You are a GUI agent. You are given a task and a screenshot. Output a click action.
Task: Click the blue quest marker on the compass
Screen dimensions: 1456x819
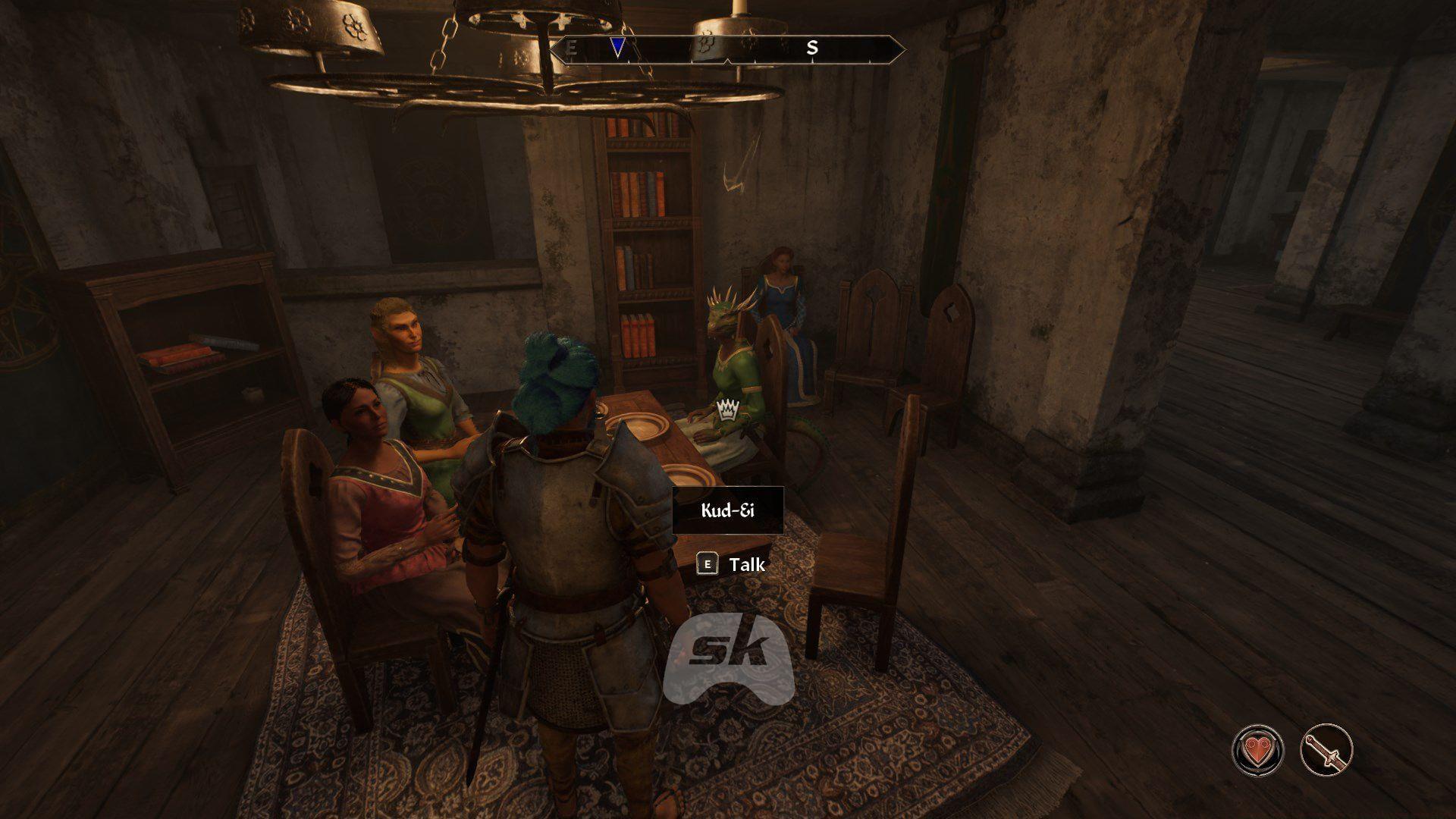618,48
